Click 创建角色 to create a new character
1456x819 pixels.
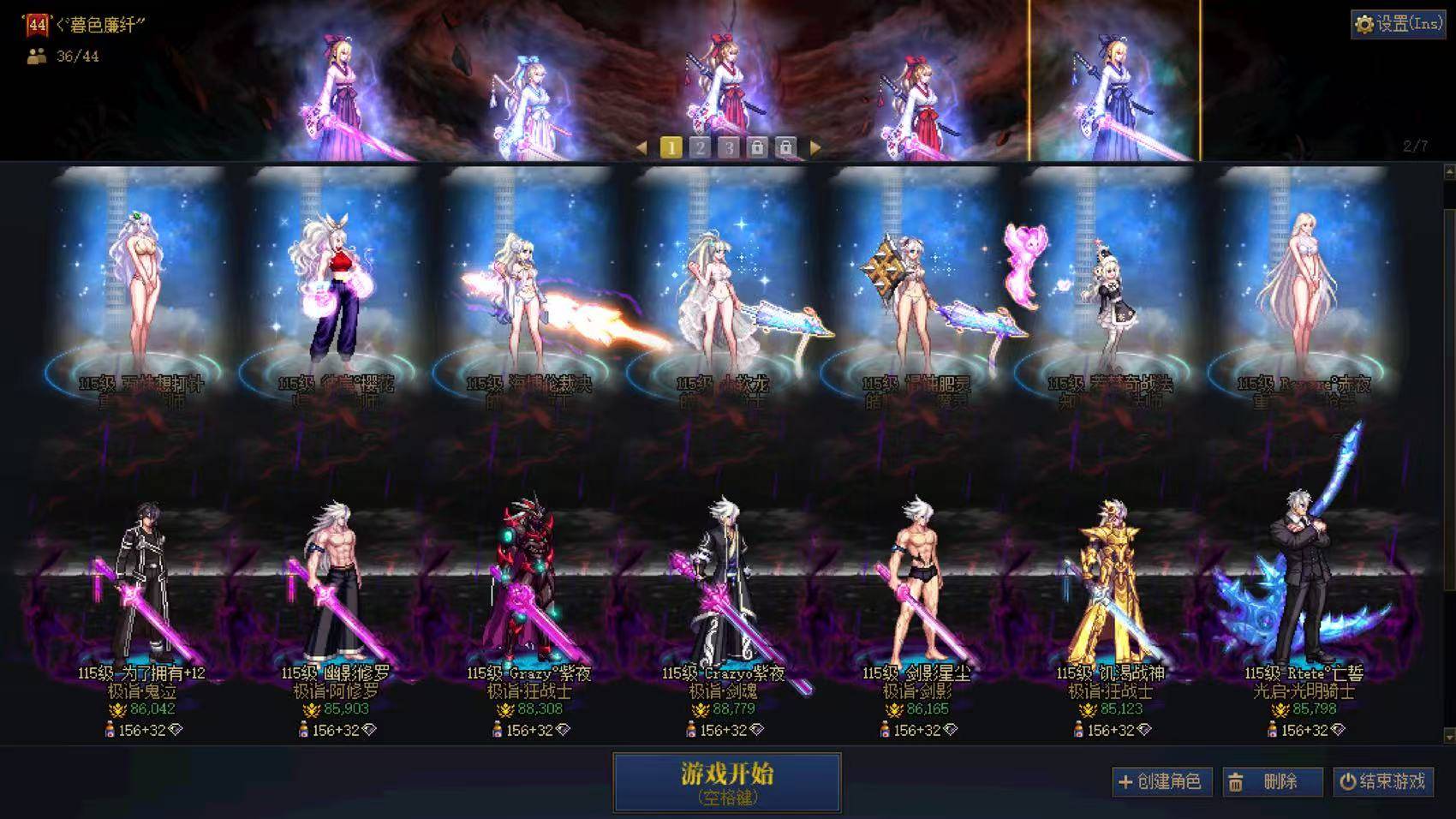(x=1160, y=781)
